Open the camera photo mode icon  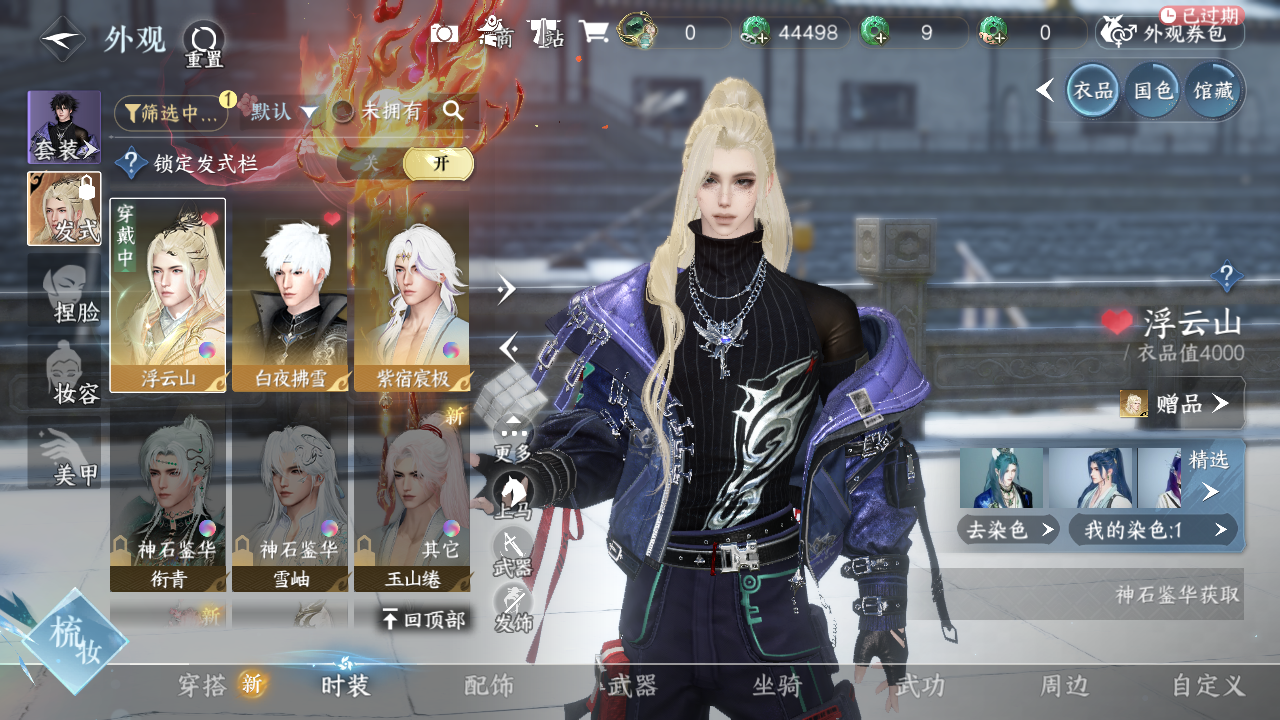[x=444, y=33]
